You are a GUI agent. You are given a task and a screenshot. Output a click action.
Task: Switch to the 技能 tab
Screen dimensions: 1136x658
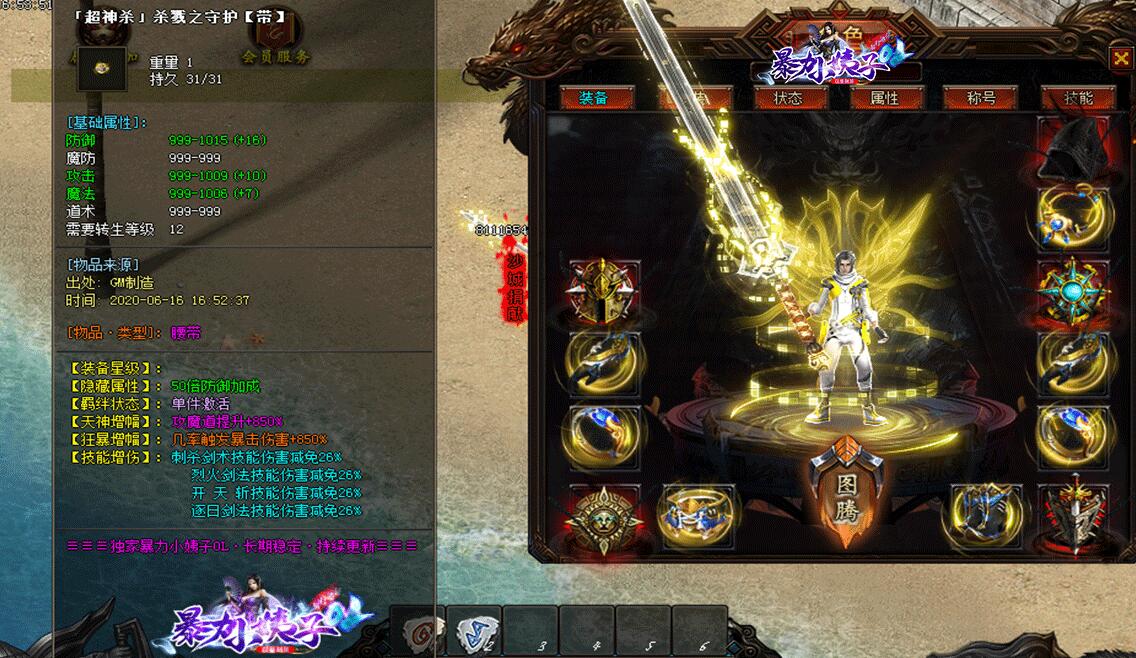click(1078, 98)
